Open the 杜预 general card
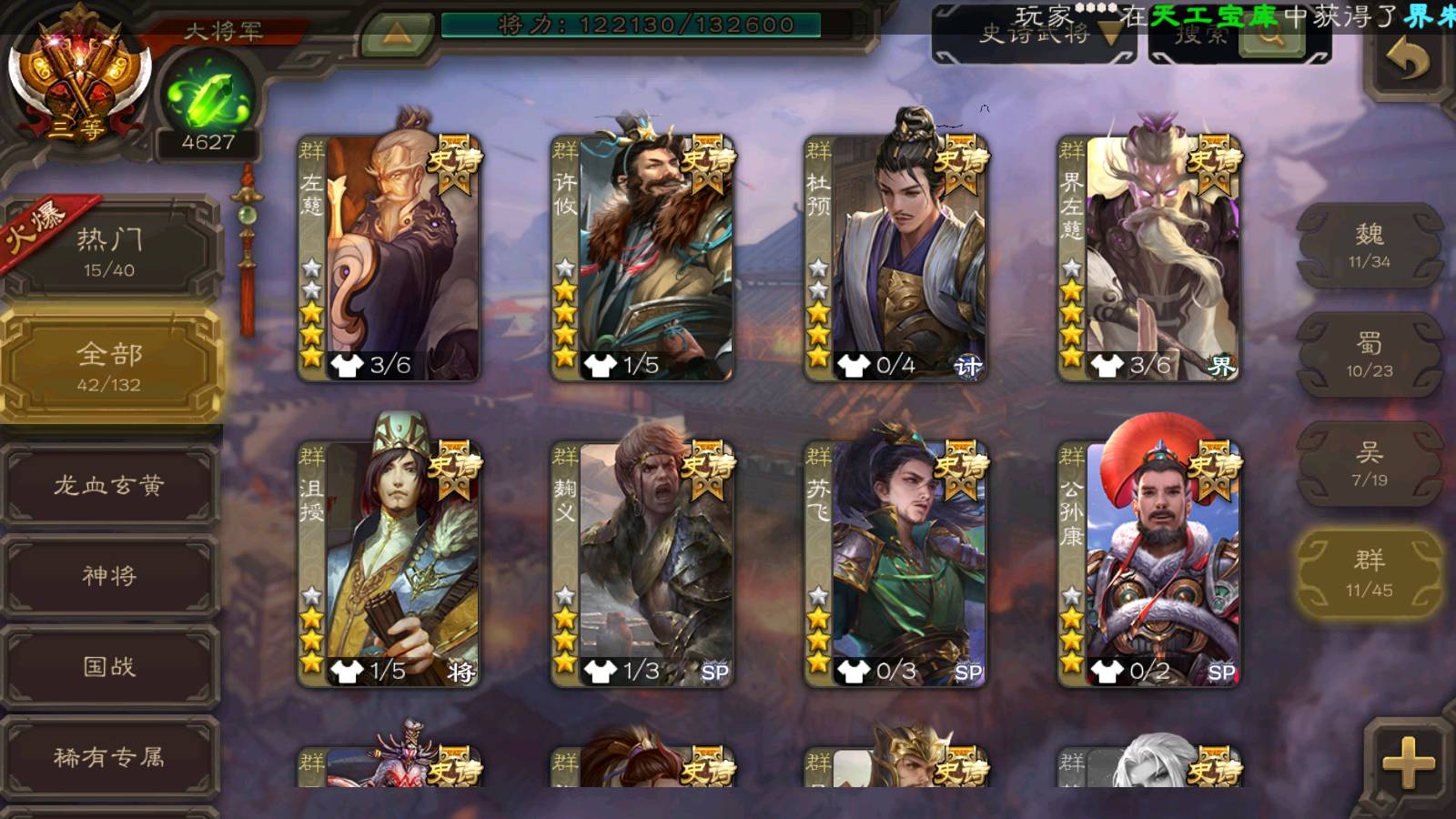Viewport: 1456px width, 819px height. pyautogui.click(x=895, y=258)
